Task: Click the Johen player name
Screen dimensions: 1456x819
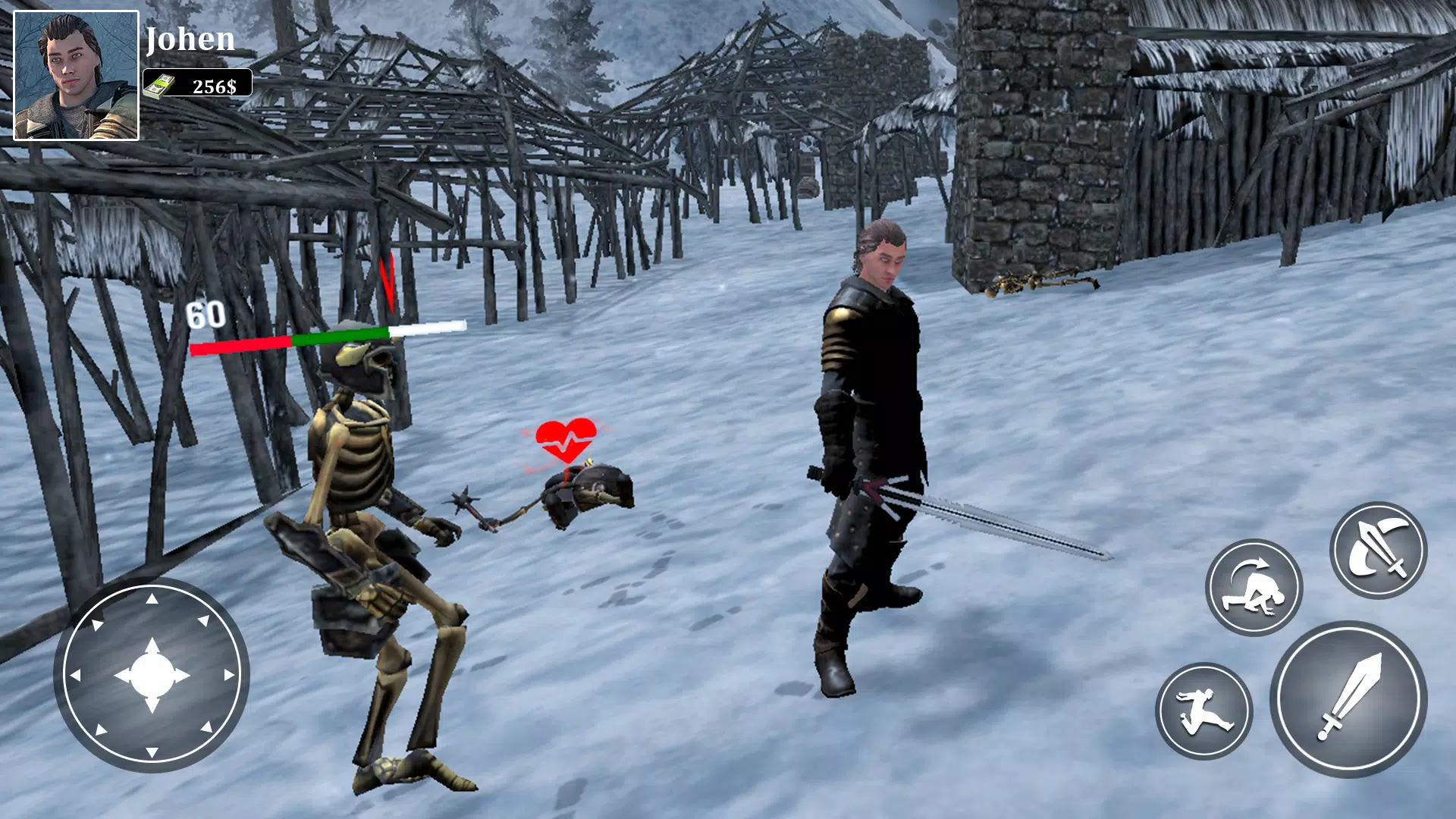Action: click(191, 40)
